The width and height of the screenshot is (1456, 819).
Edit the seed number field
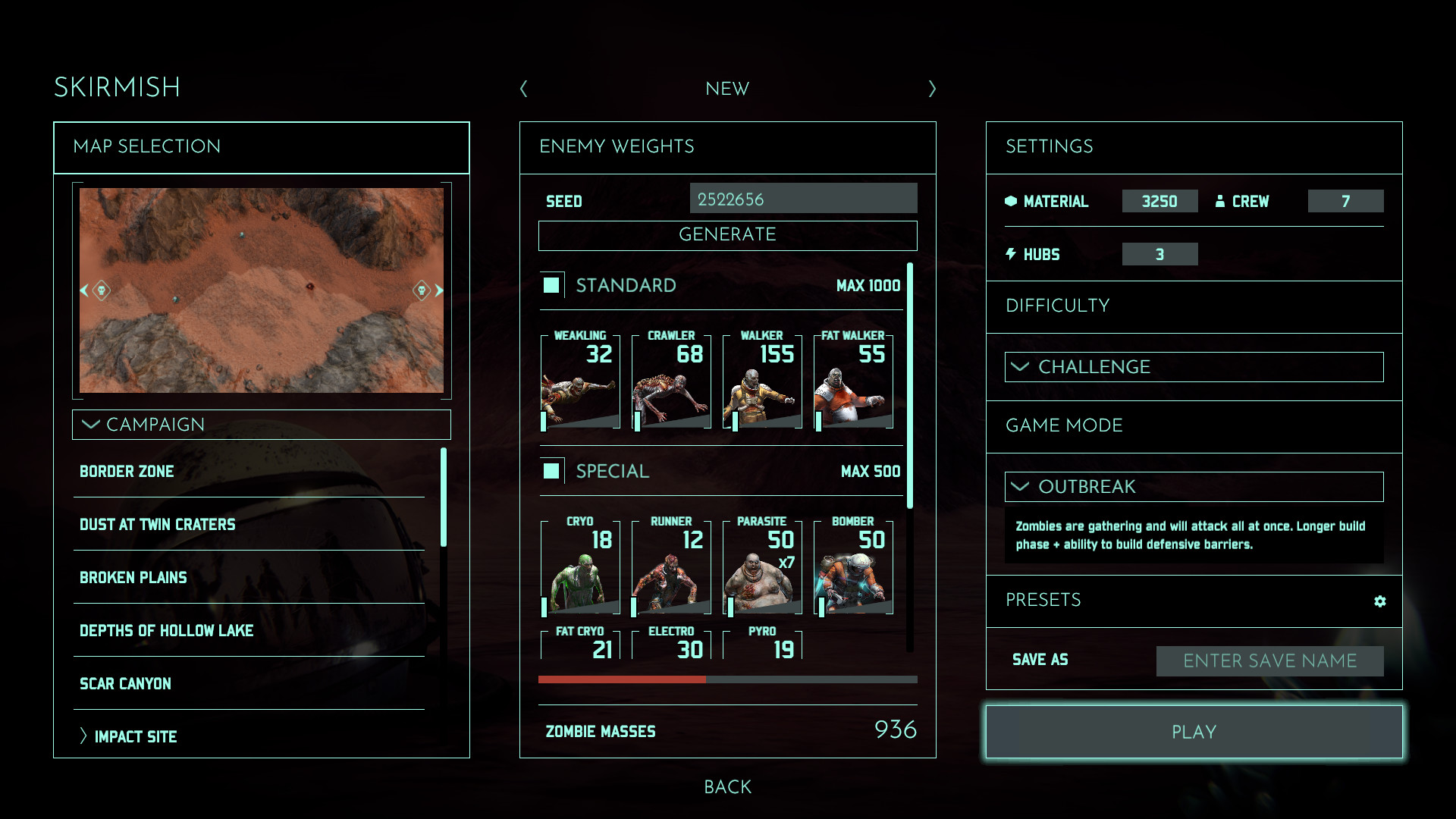[x=803, y=199]
